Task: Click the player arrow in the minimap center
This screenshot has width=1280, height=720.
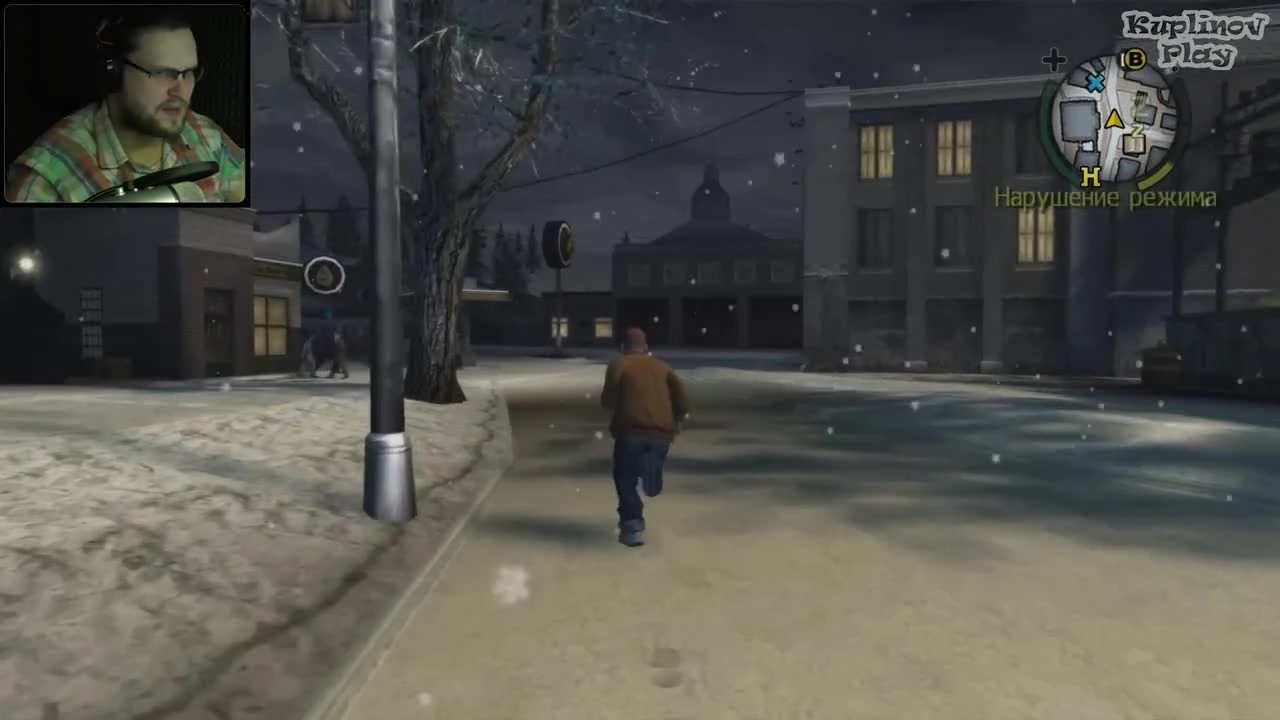Action: coord(1114,119)
